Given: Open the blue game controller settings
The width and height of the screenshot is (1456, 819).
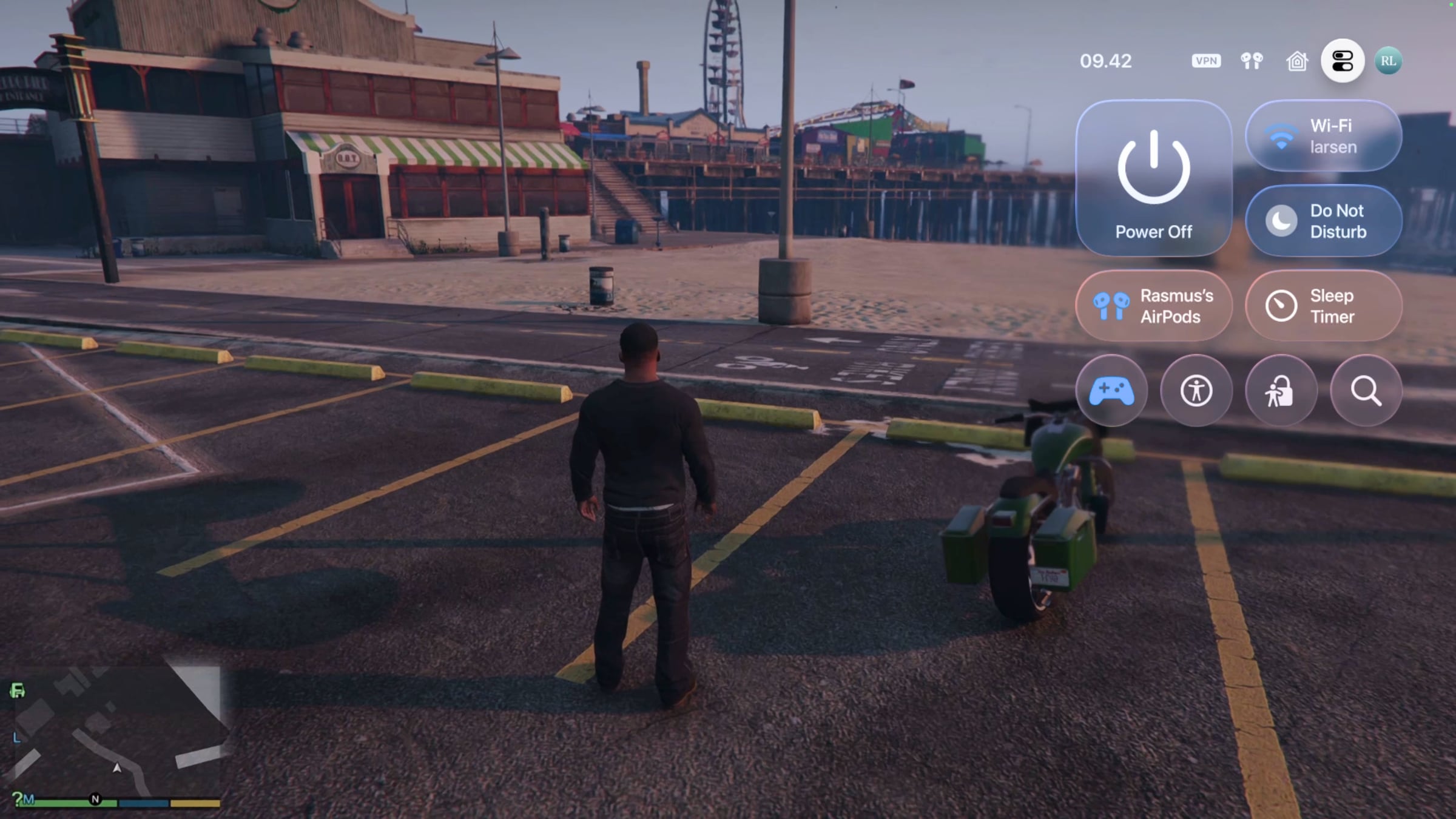Looking at the screenshot, I should click(1111, 391).
